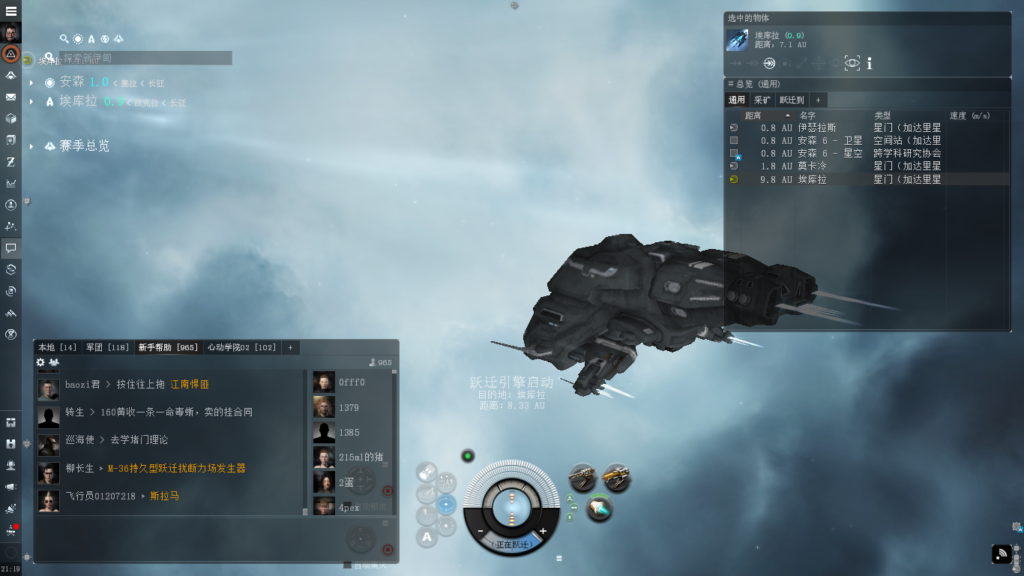The width and height of the screenshot is (1024, 576).
Task: Increase ship speed with plus button
Action: point(543,530)
